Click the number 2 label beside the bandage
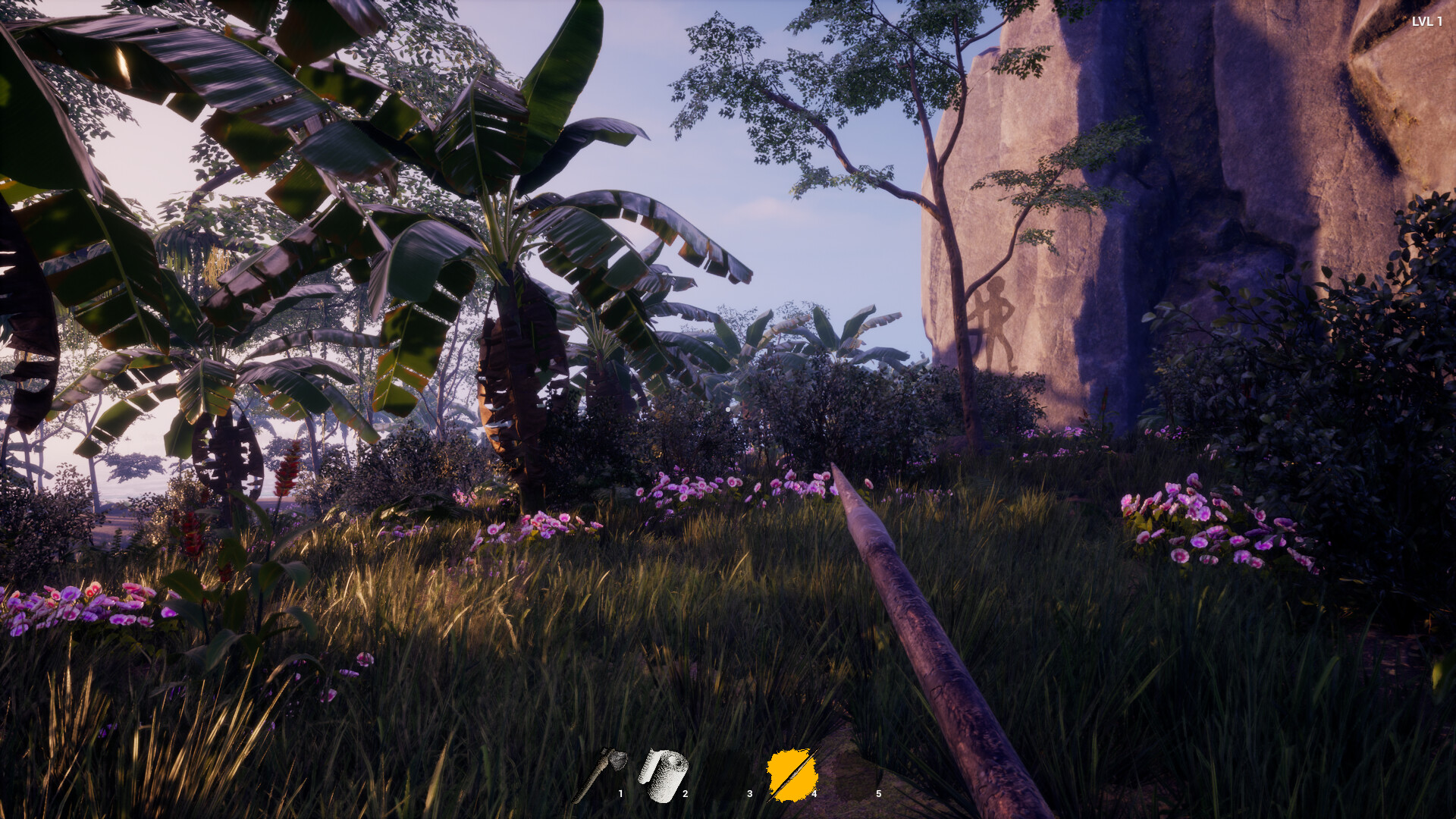This screenshot has height=819, width=1456. pos(686,795)
